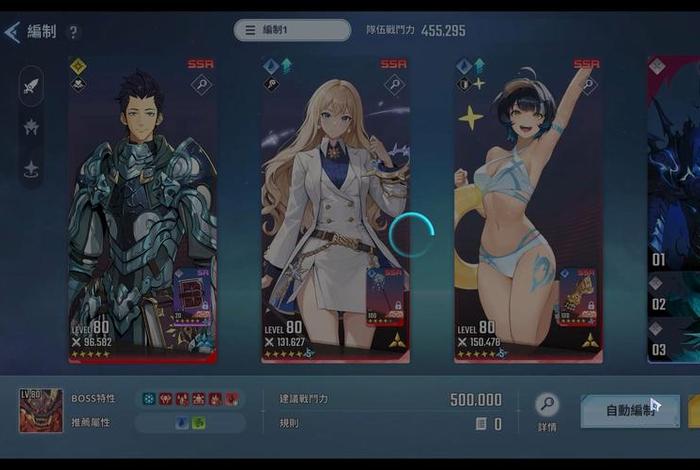
Task: Open the LV 80 boss portrait
Action: coord(41,411)
